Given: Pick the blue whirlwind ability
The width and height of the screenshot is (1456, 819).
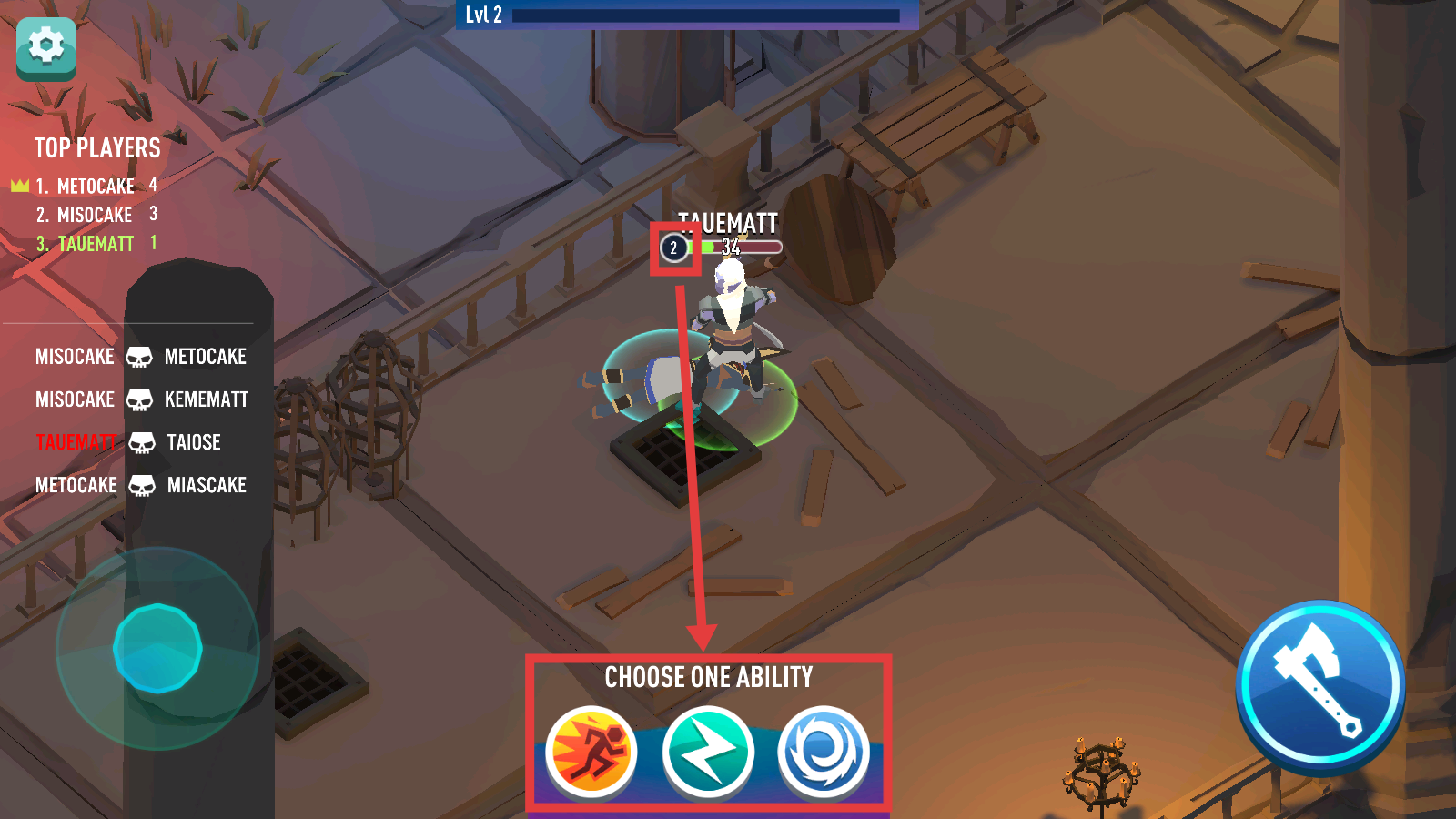Looking at the screenshot, I should click(x=824, y=753).
